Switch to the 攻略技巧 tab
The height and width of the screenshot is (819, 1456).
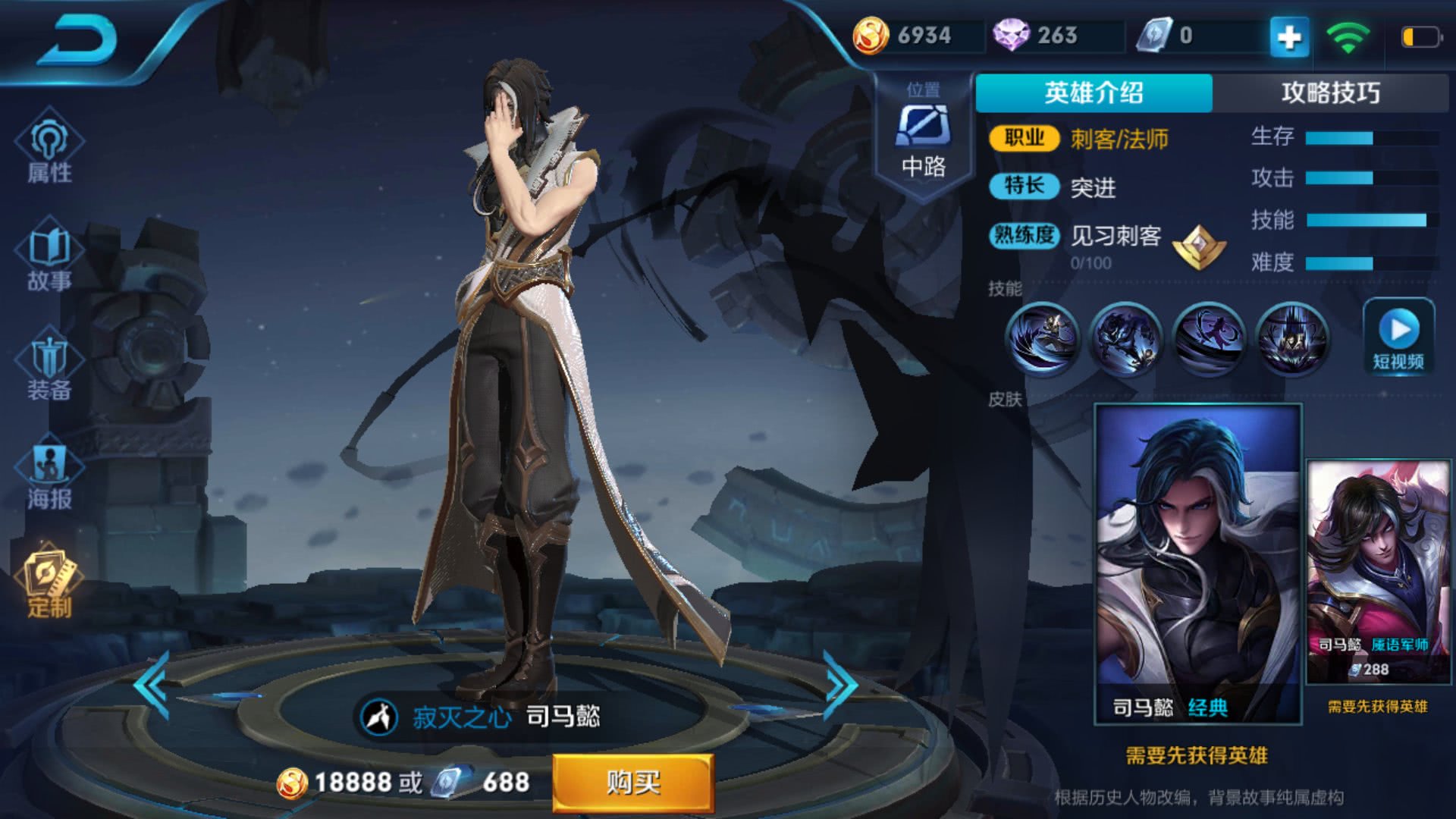click(x=1331, y=91)
